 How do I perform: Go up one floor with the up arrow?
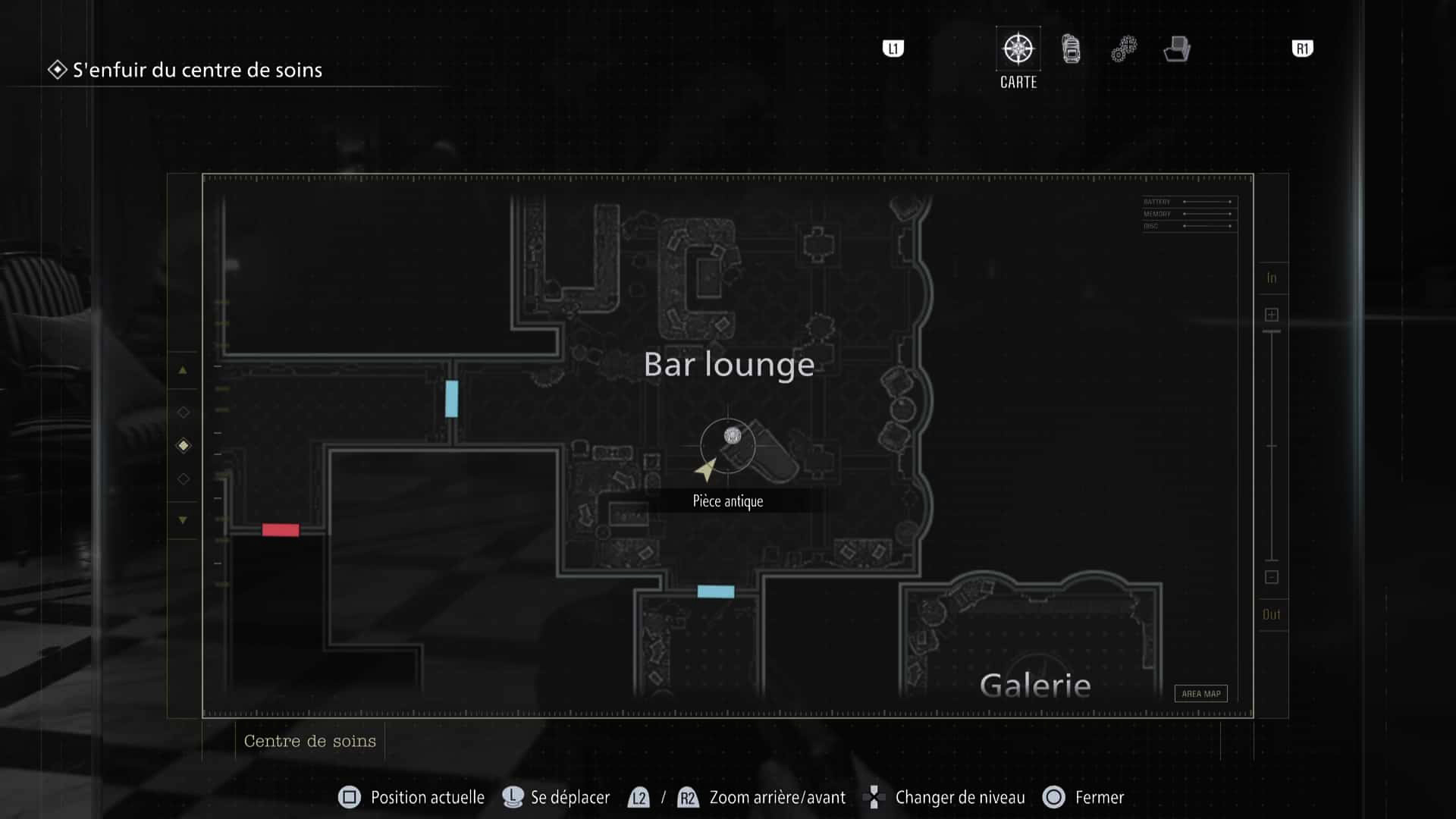183,371
